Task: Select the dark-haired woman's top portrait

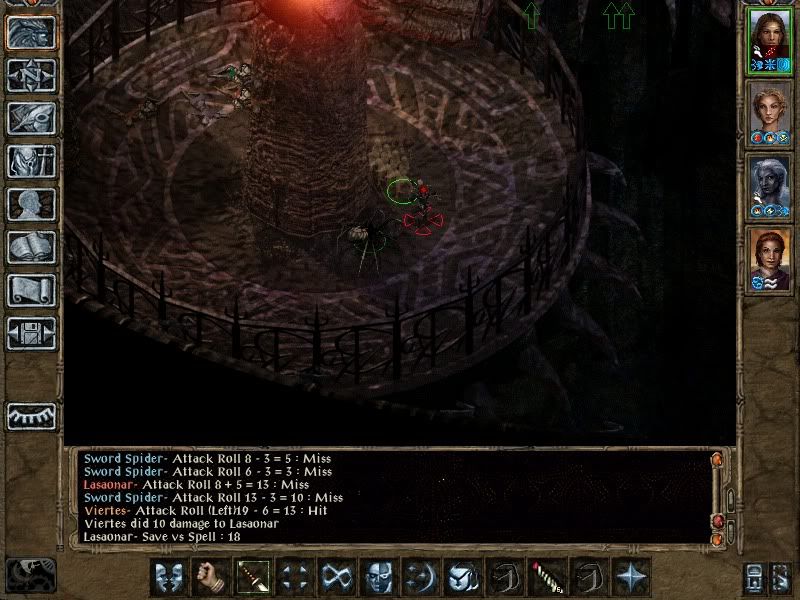Action: pos(769,42)
